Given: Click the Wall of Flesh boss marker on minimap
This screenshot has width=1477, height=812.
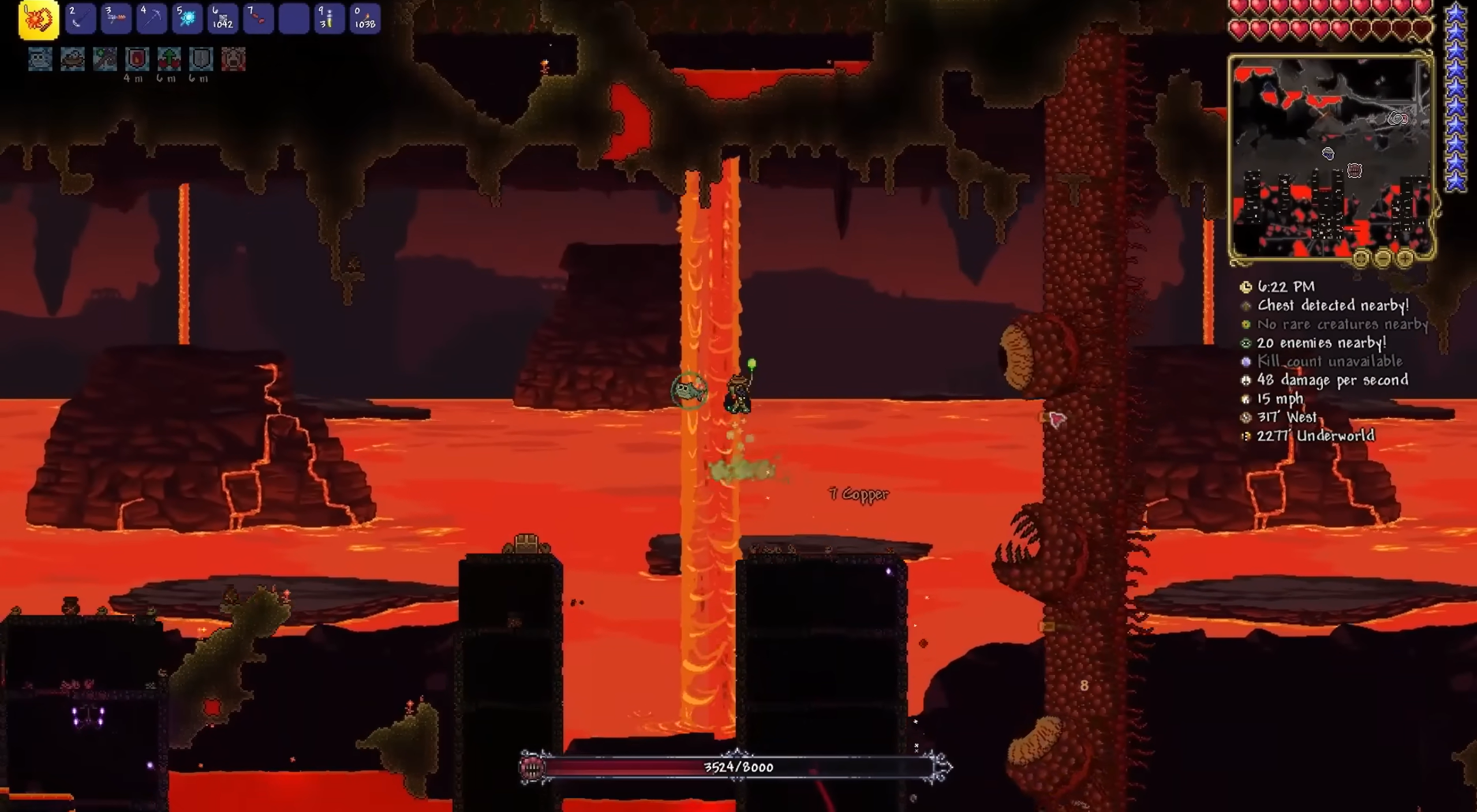Looking at the screenshot, I should point(1354,170).
